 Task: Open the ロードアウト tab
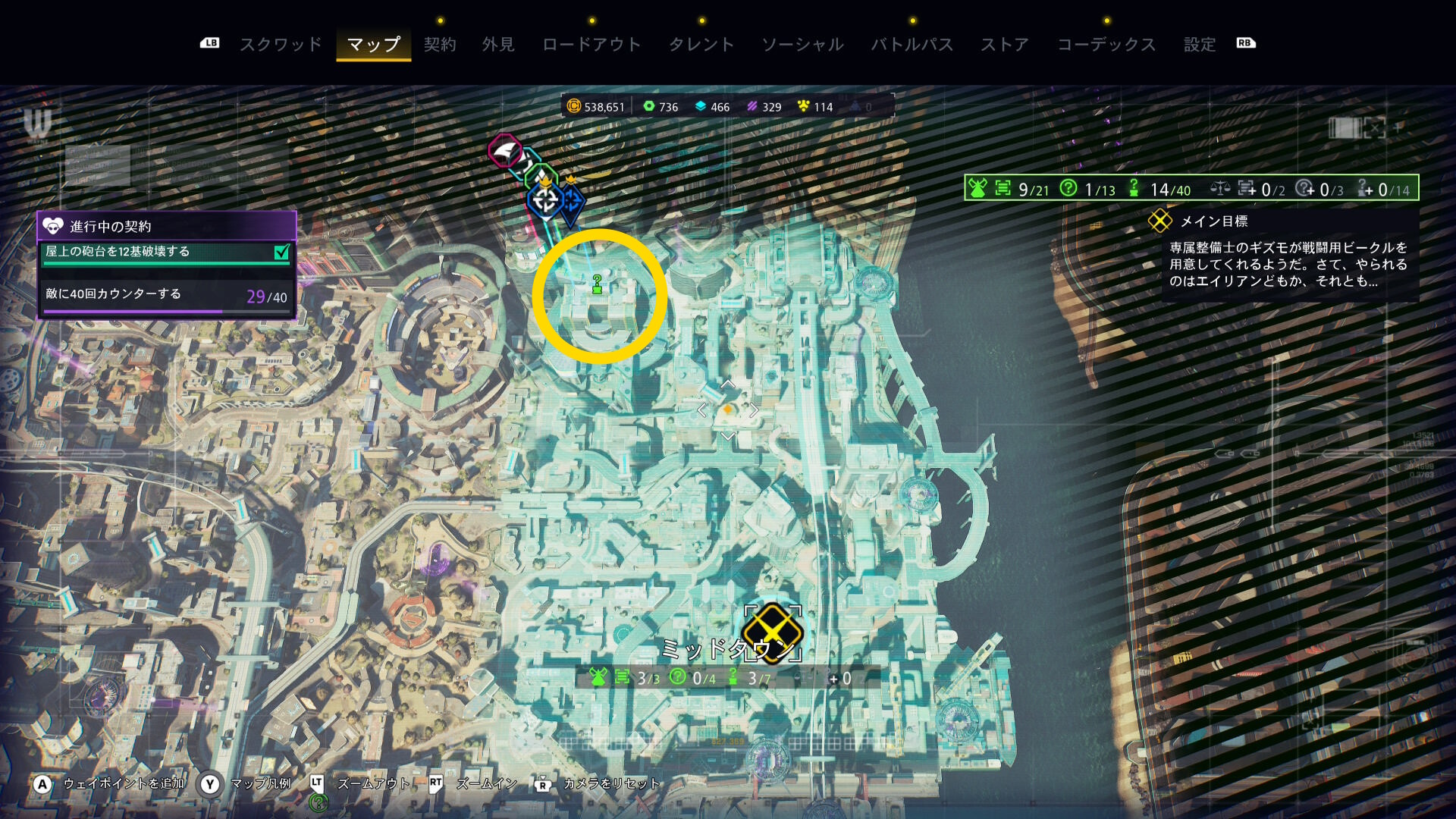[x=591, y=45]
